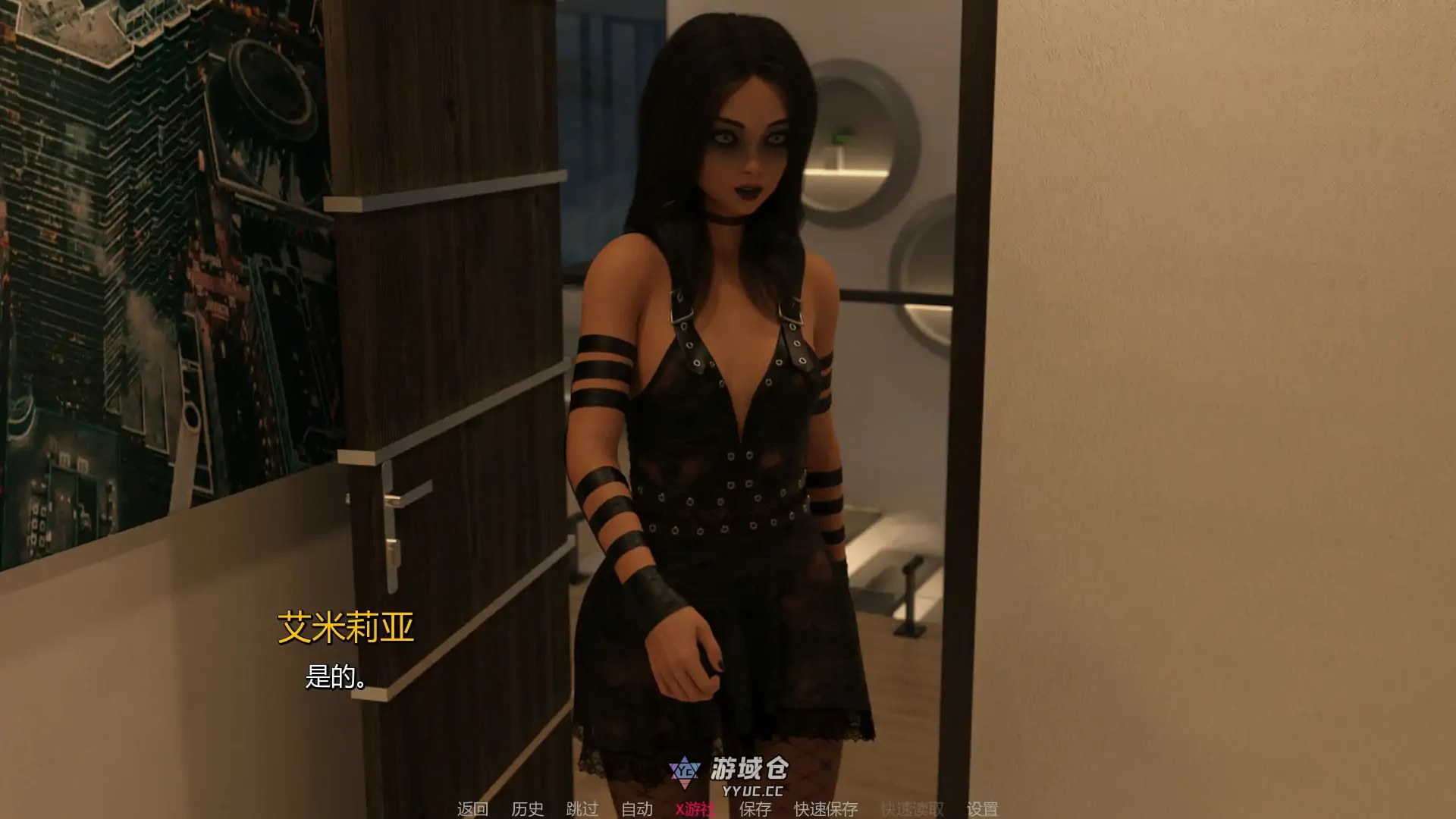Open 设置 (settings)
1456x819 pixels.
(982, 809)
